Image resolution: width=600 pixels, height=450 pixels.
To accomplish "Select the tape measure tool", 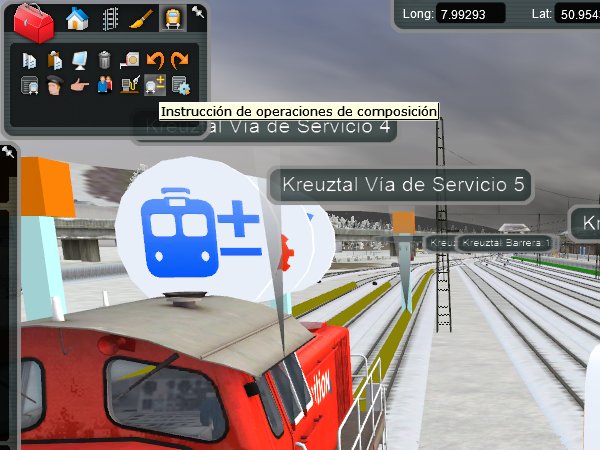I will coord(129,60).
